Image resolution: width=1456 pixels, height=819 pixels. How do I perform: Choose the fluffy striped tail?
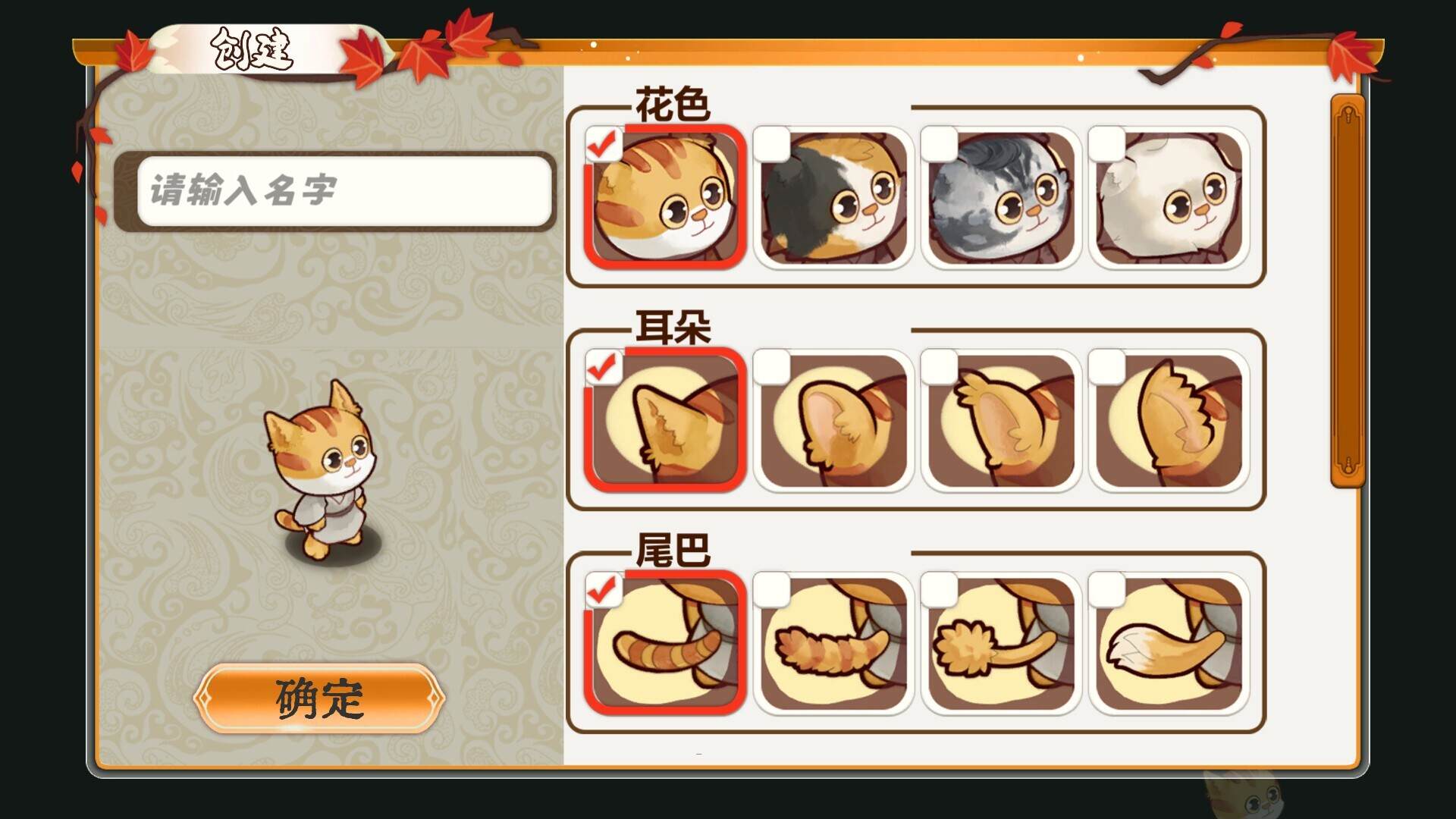click(833, 644)
